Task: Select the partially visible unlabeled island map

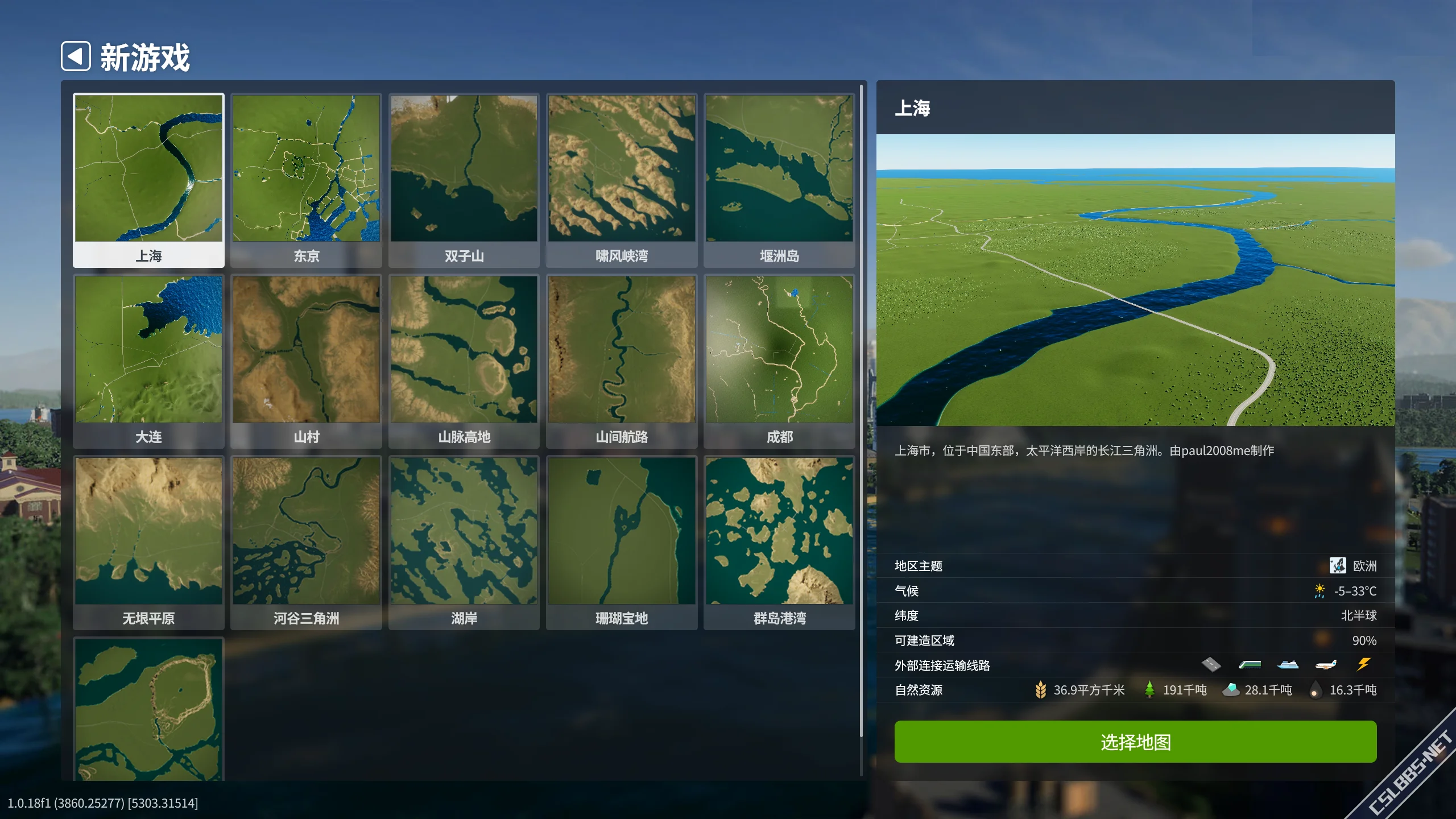Action: point(148,709)
